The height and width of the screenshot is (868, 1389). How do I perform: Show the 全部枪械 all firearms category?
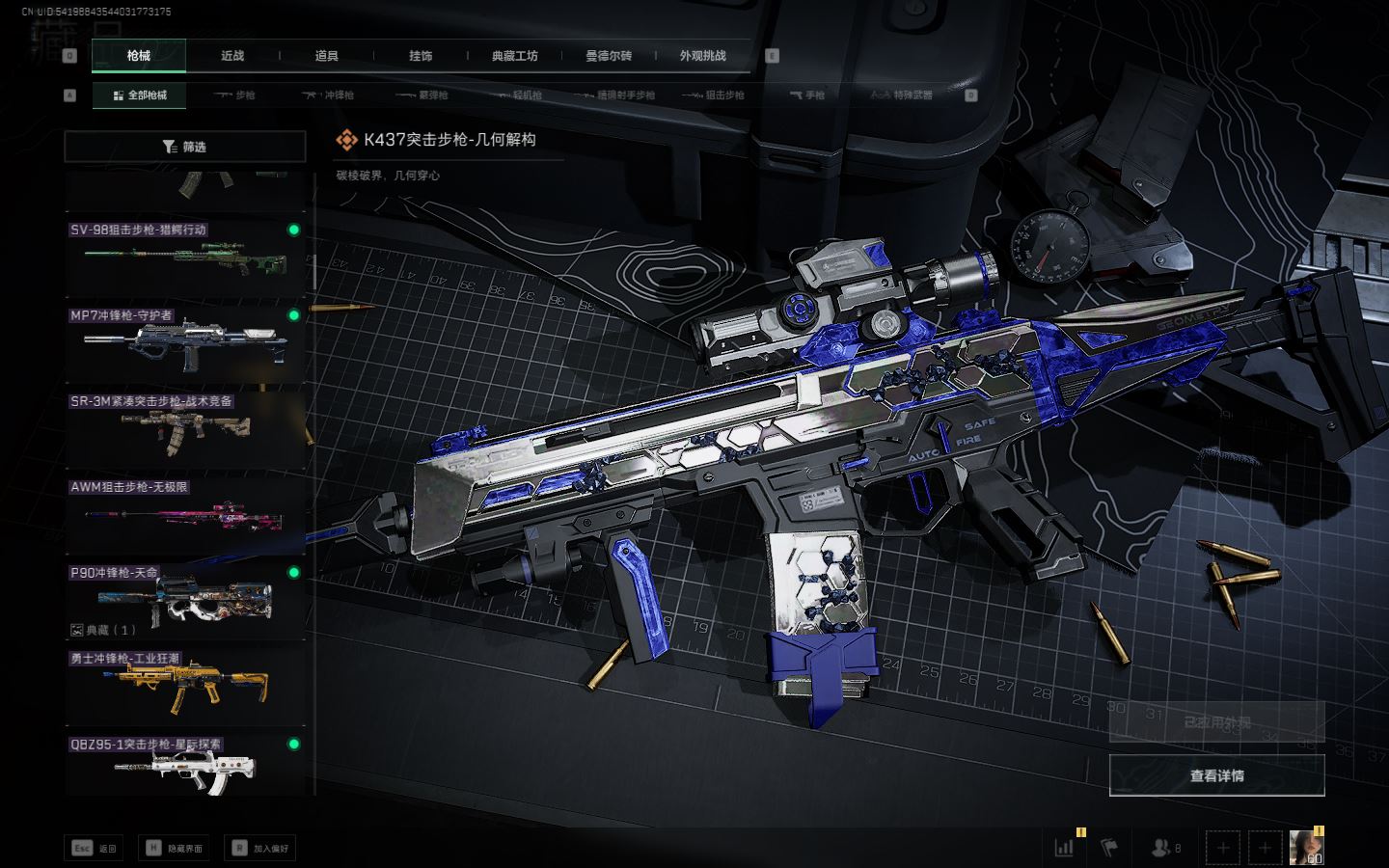coord(140,95)
